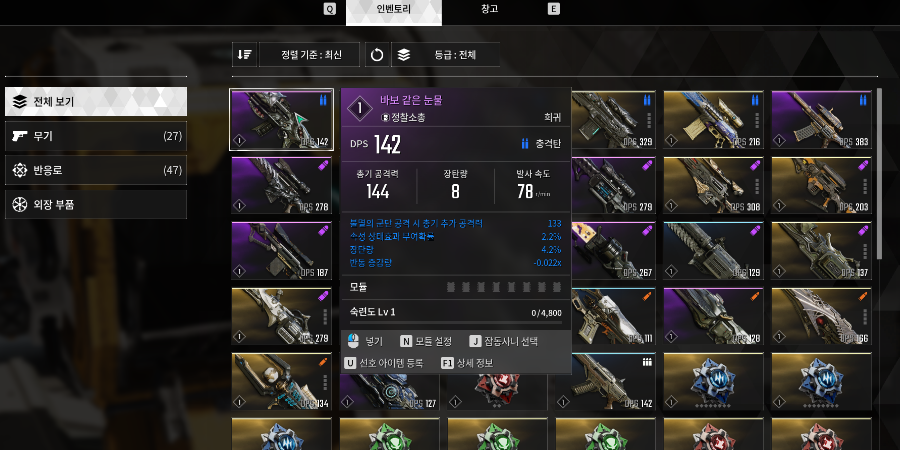Click the DPS 166 weapon slot
The image size is (900, 450).
click(x=824, y=316)
